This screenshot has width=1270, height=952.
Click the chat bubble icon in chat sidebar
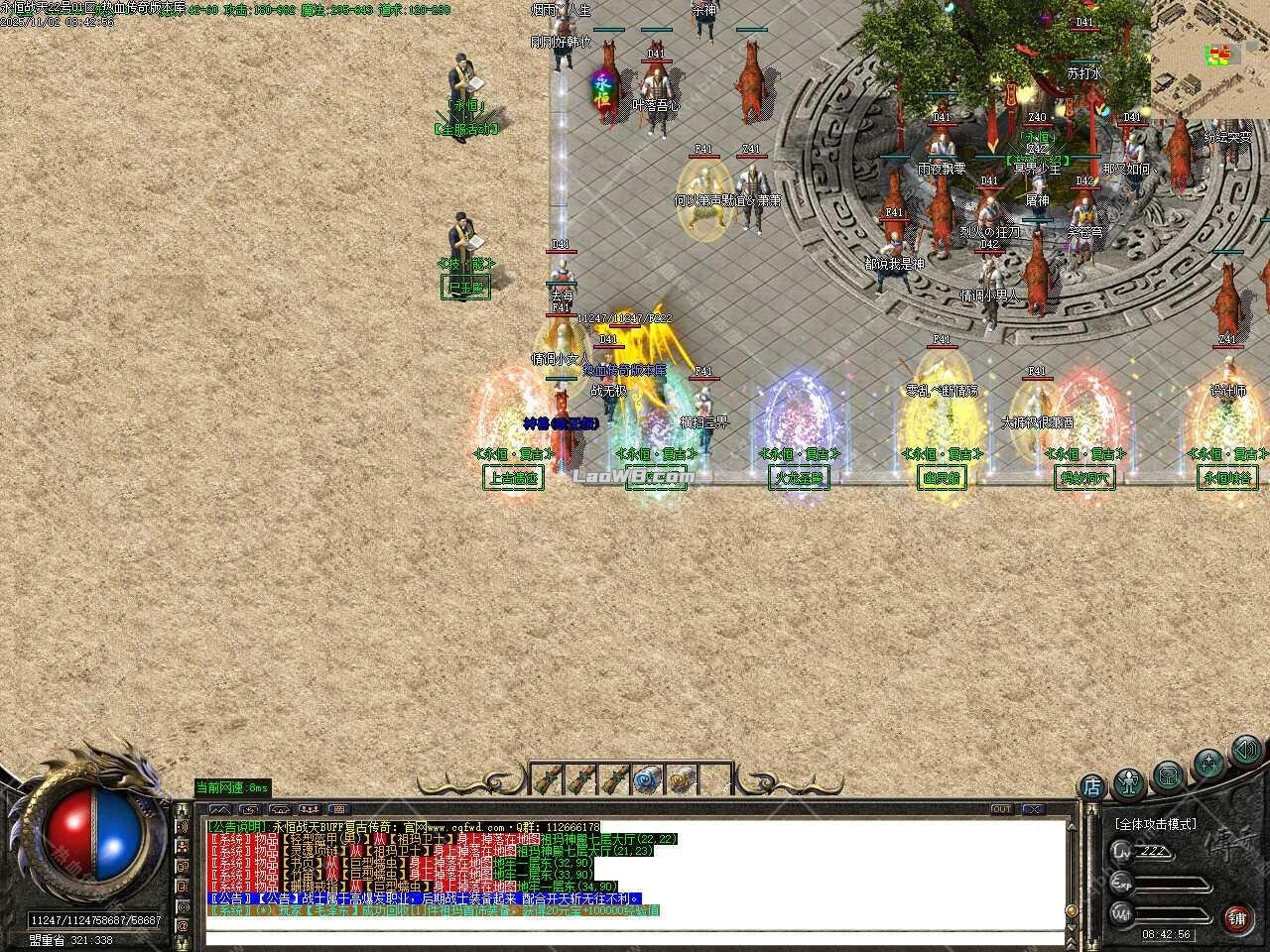coord(184,866)
